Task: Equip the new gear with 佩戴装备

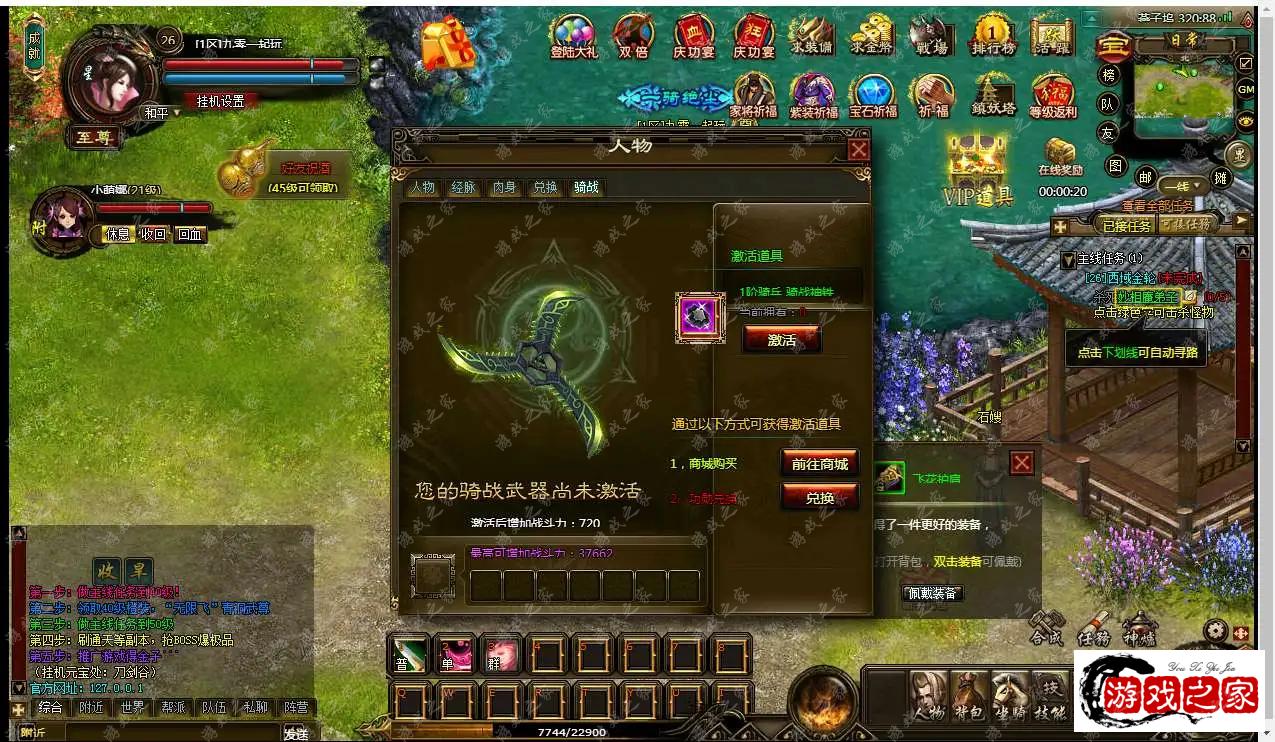Action: 931,593
